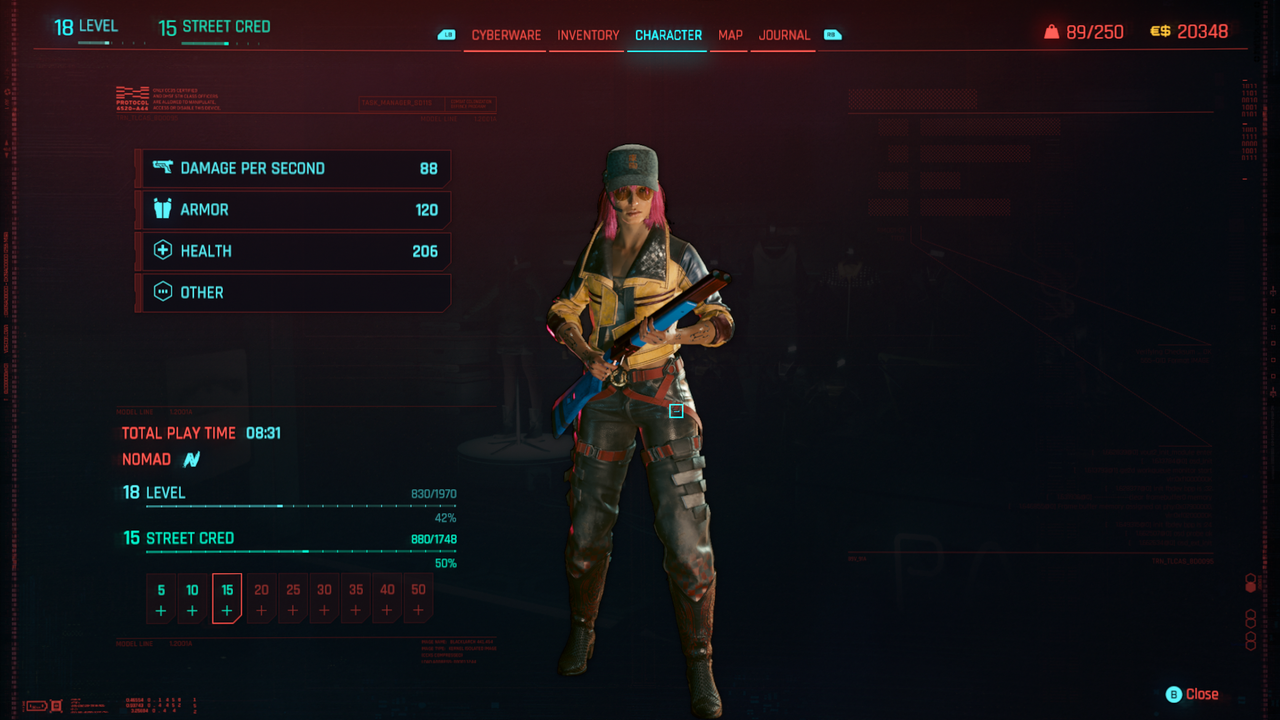Click the small target marker on the character model
1280x720 pixels.
coord(677,410)
